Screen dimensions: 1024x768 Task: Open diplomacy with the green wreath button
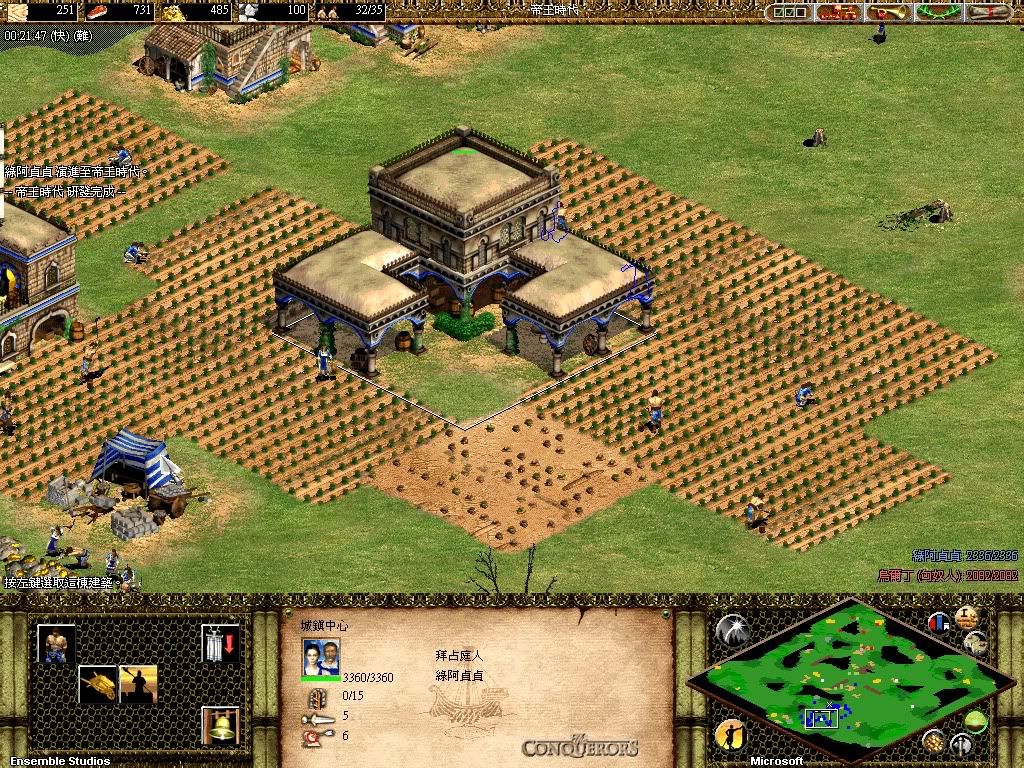[938, 12]
